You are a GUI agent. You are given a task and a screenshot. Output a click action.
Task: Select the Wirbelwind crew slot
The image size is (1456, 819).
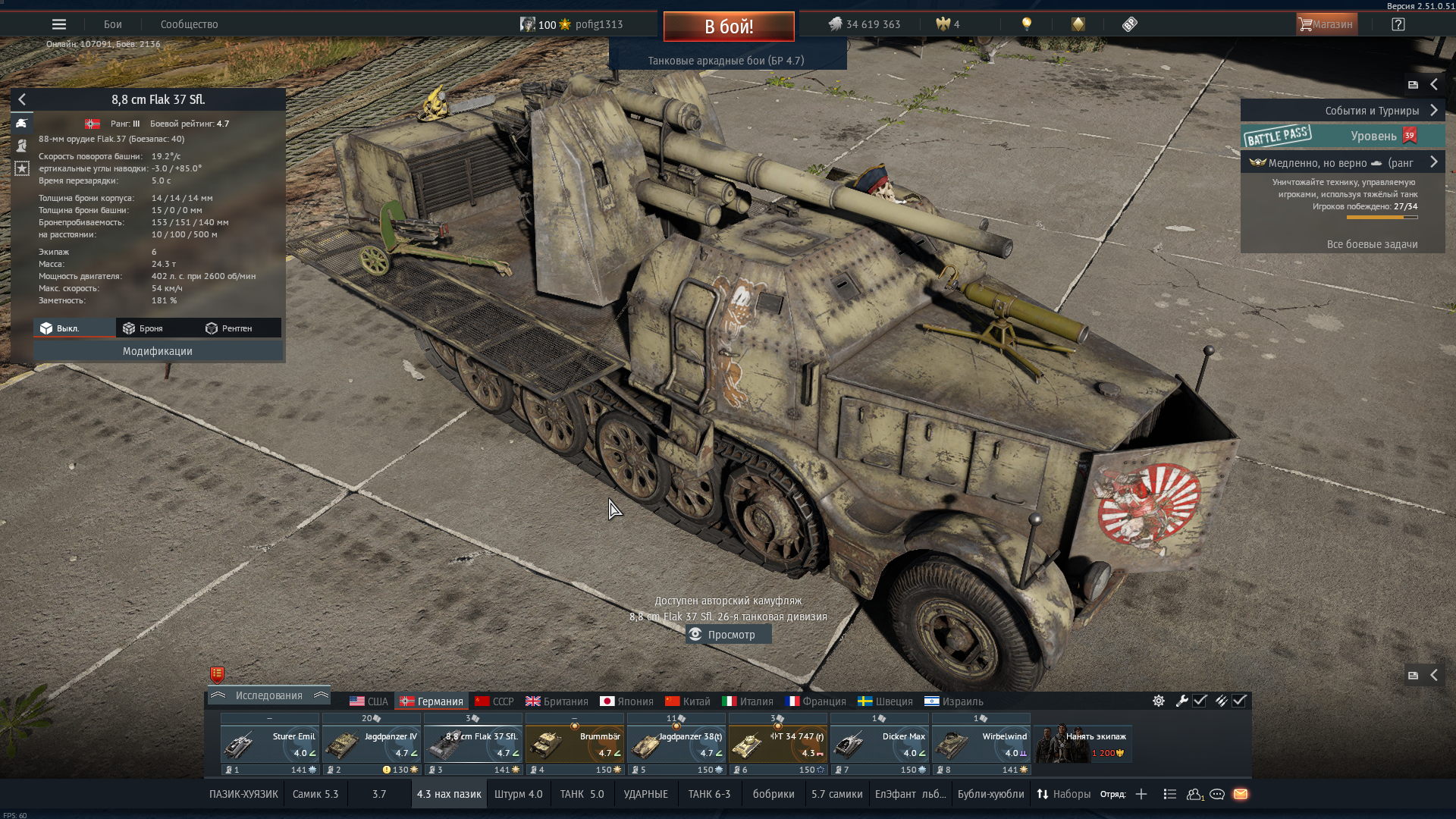[981, 745]
